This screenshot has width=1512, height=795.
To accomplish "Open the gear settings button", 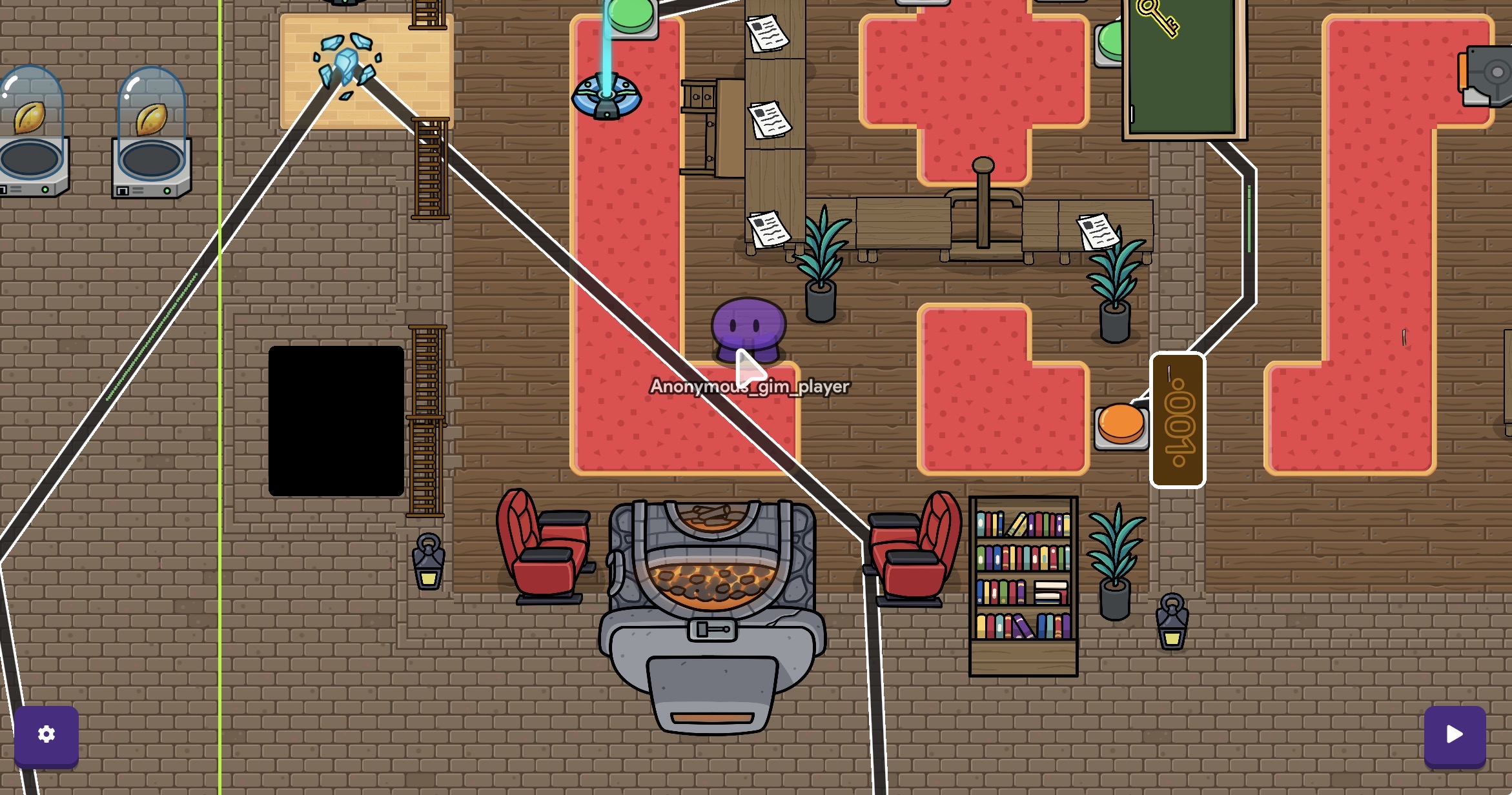I will (x=46, y=734).
